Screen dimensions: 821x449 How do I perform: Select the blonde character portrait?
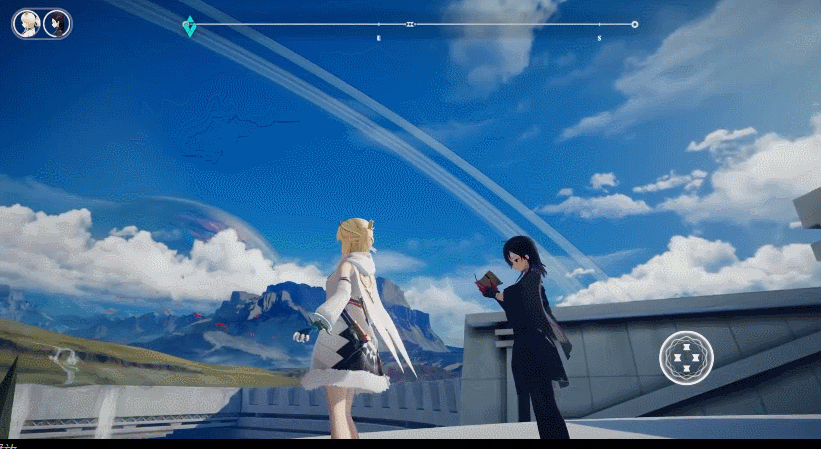(x=28, y=24)
